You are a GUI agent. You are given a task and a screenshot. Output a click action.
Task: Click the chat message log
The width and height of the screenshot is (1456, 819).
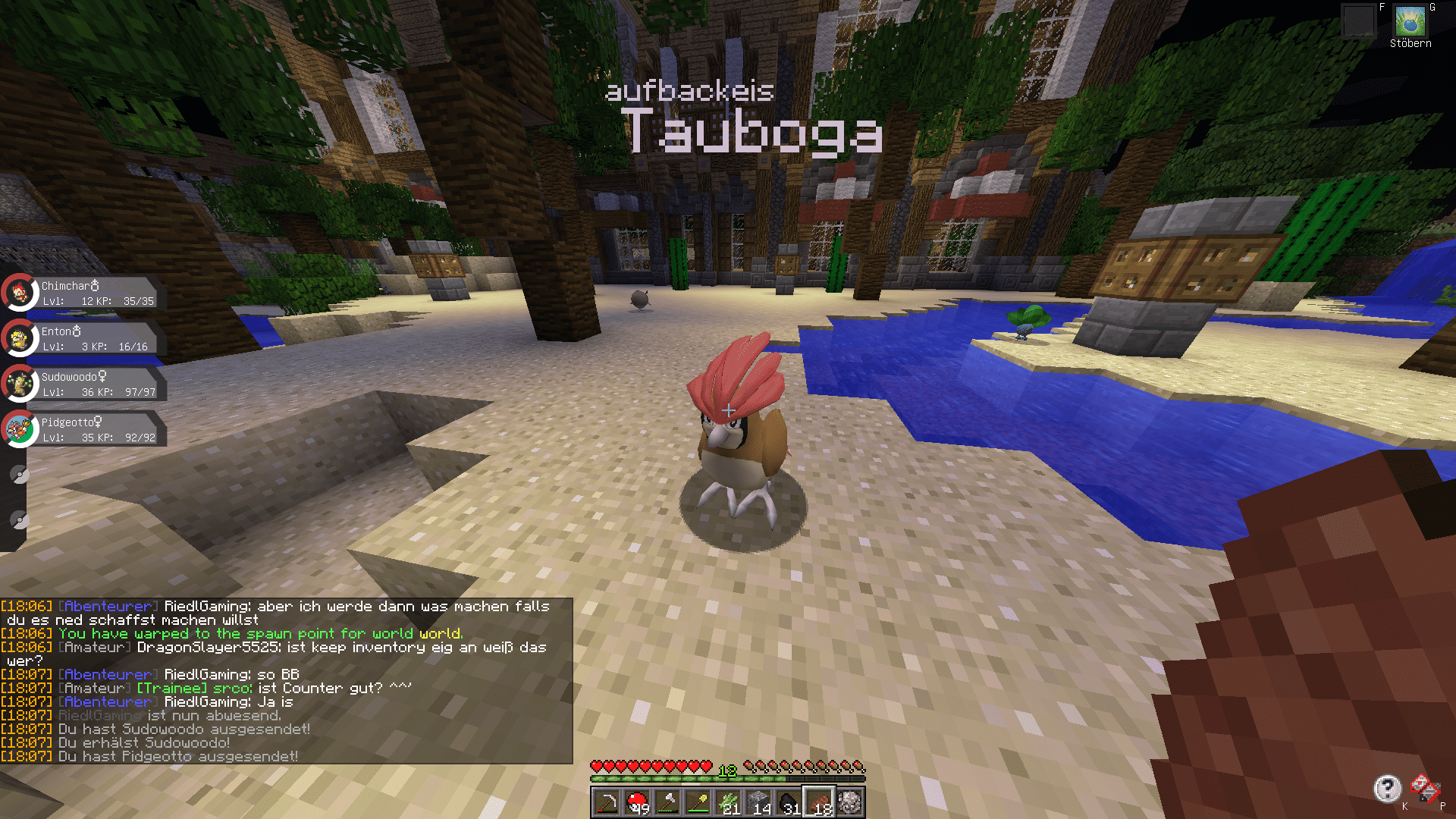(x=286, y=681)
